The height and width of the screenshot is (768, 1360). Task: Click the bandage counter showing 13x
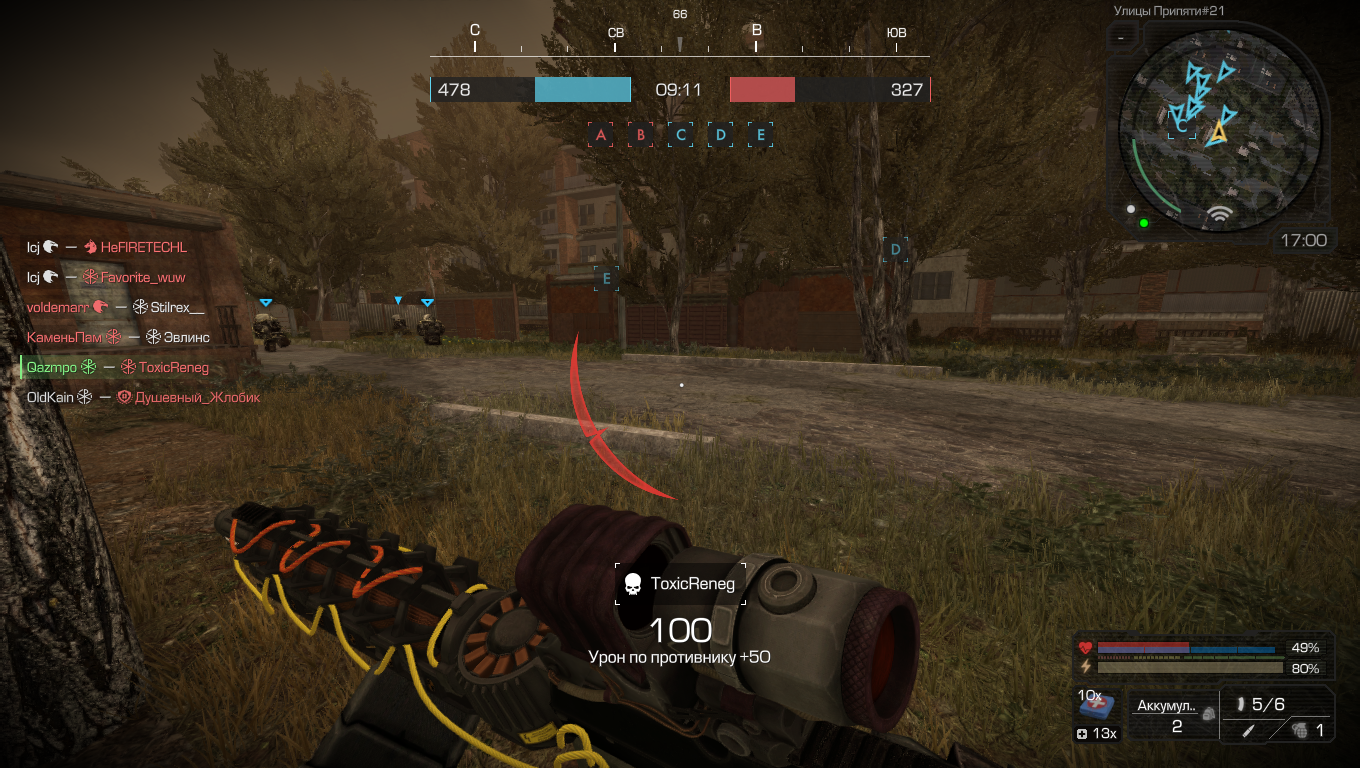point(1097,734)
